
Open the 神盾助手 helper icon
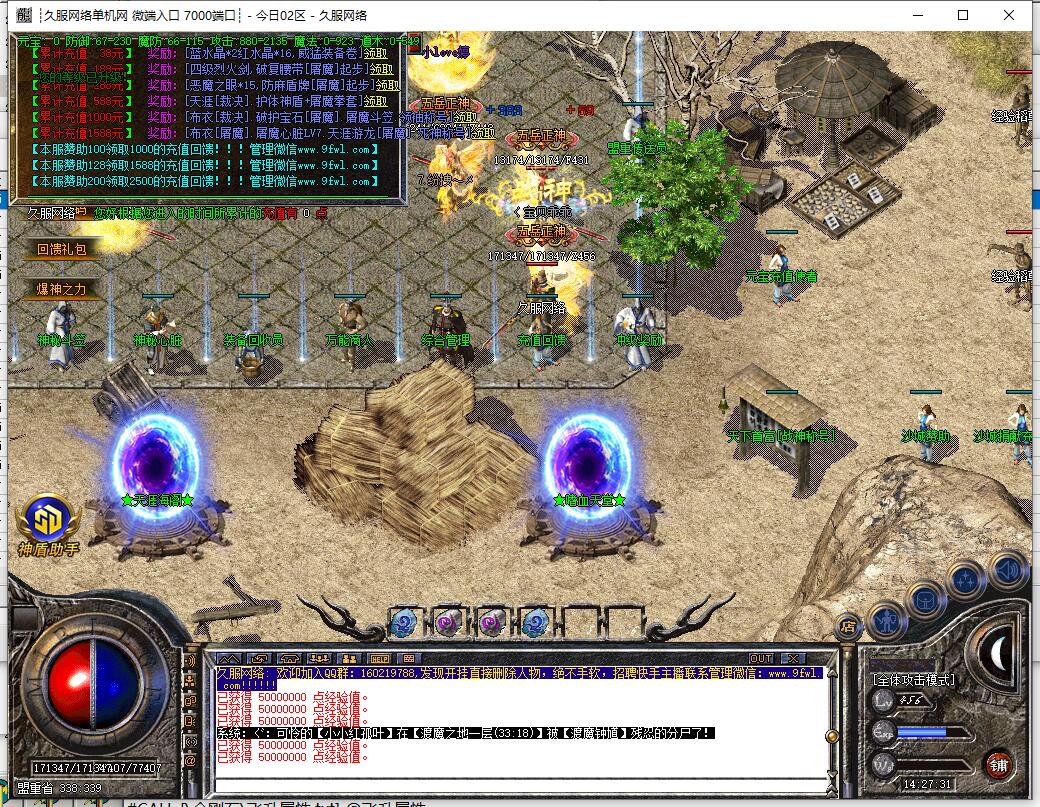[x=47, y=523]
